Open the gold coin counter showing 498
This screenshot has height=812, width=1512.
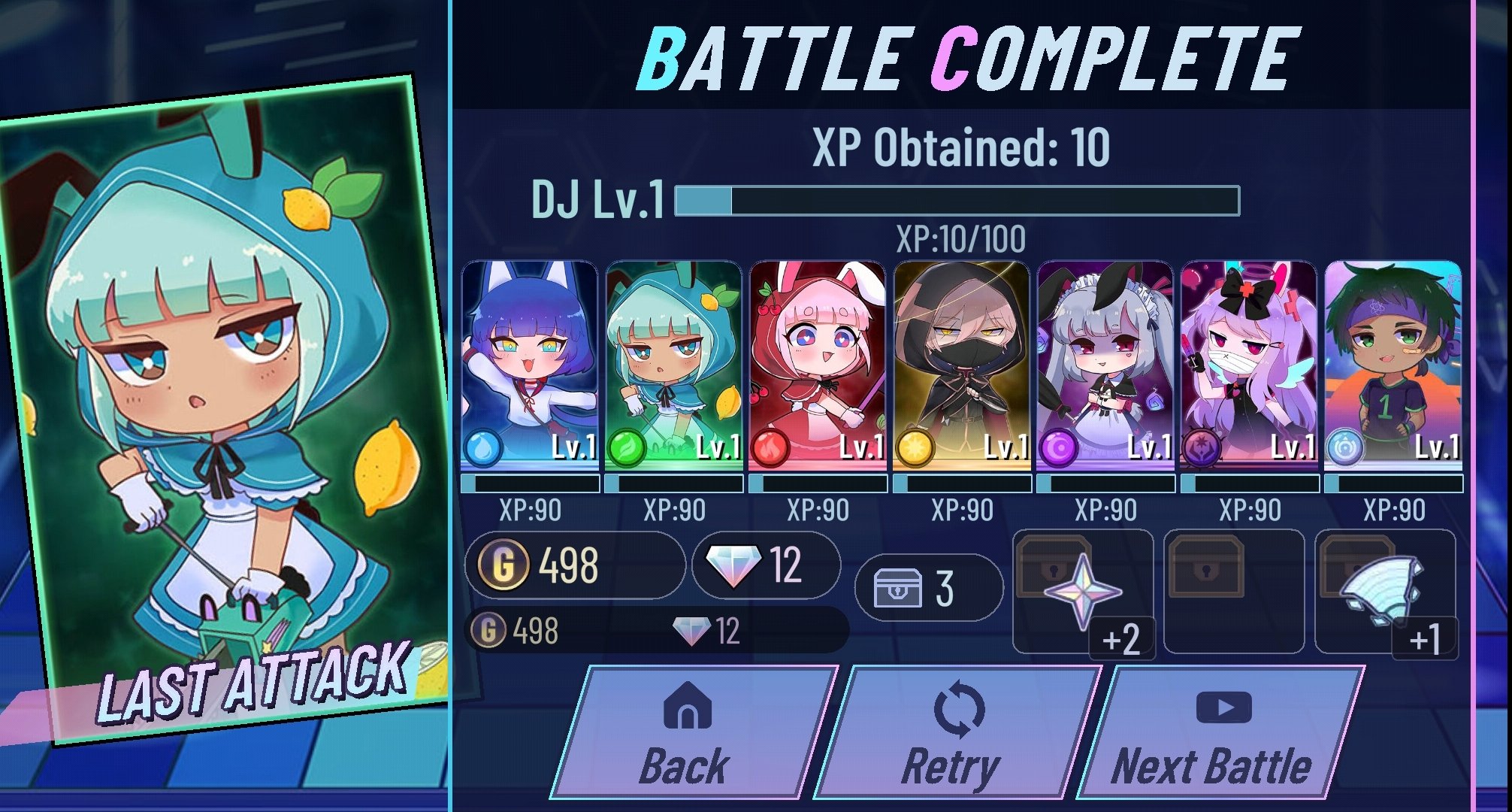point(575,565)
